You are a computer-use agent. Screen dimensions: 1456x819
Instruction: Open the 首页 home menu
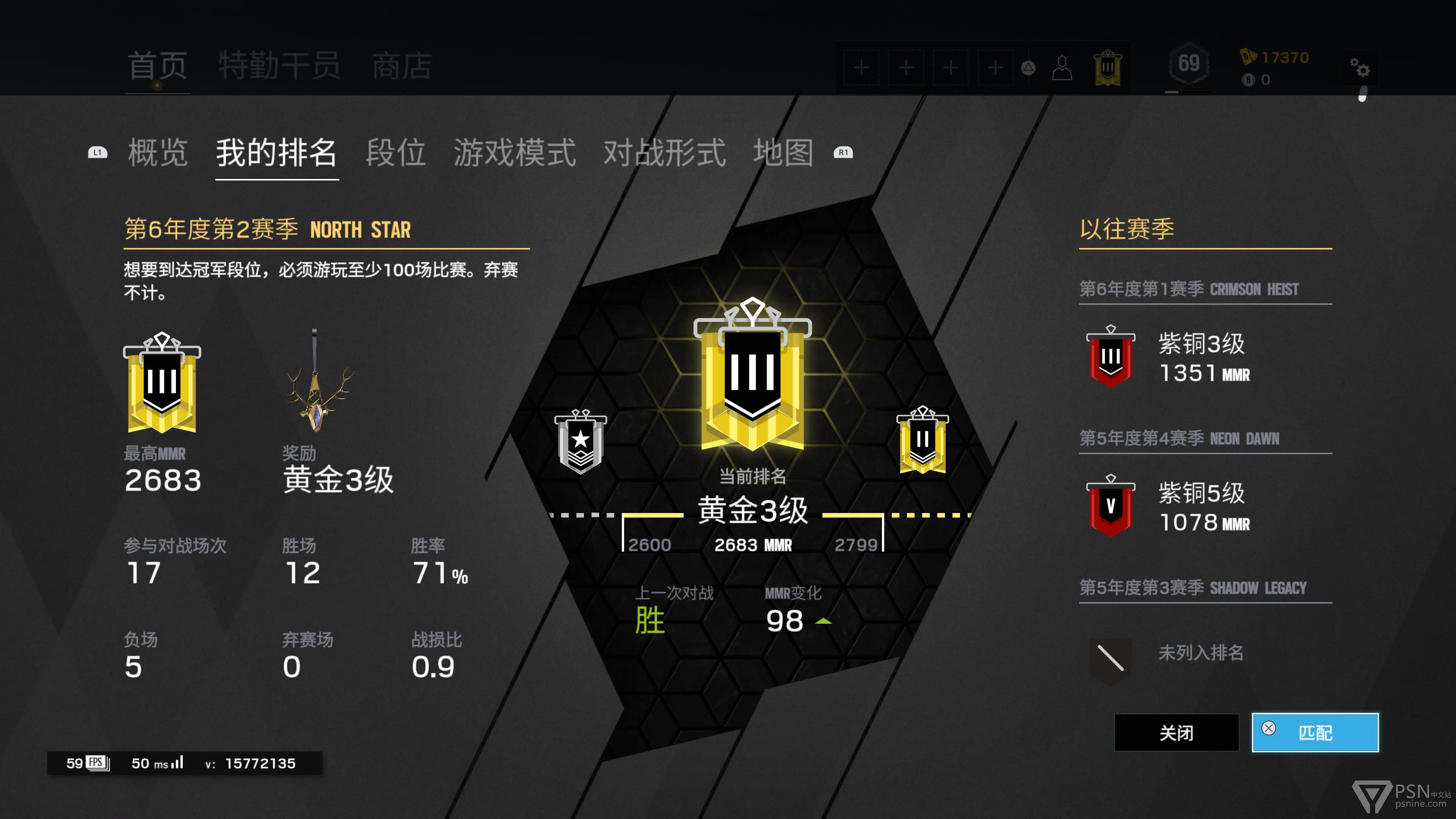[x=157, y=66]
